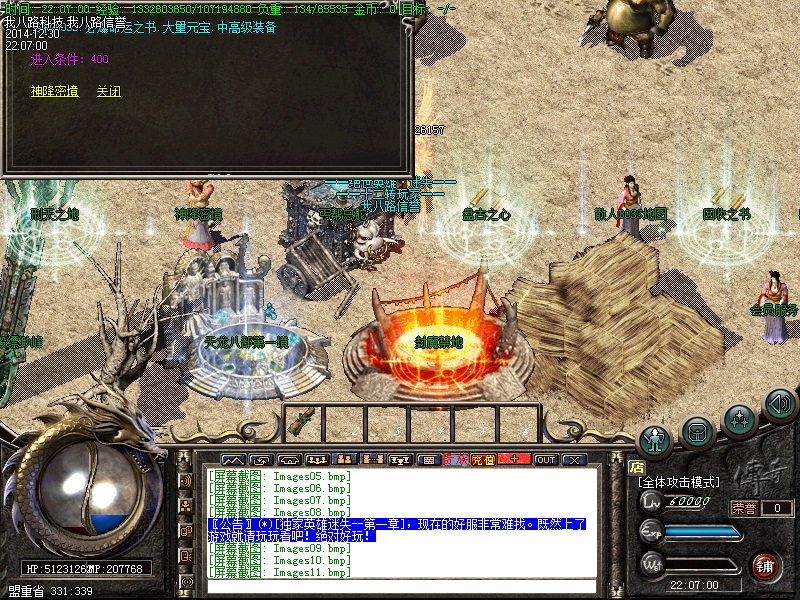
Task: Open the character figure round button
Action: coord(655,439)
